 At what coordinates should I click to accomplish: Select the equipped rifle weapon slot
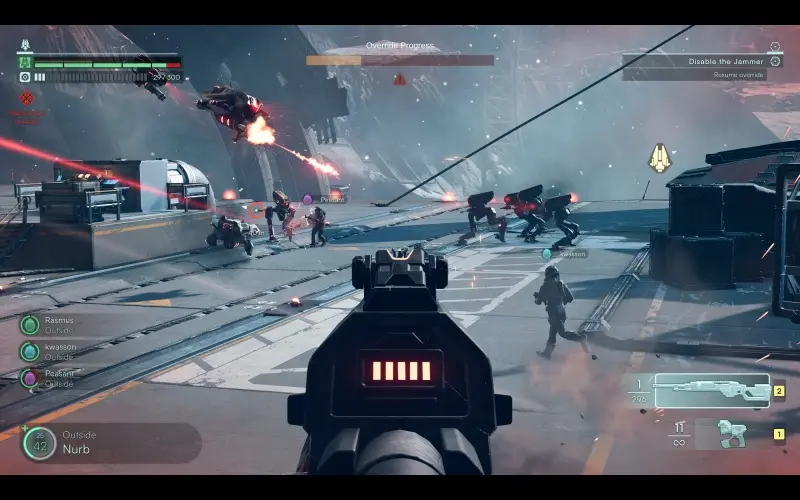[711, 390]
